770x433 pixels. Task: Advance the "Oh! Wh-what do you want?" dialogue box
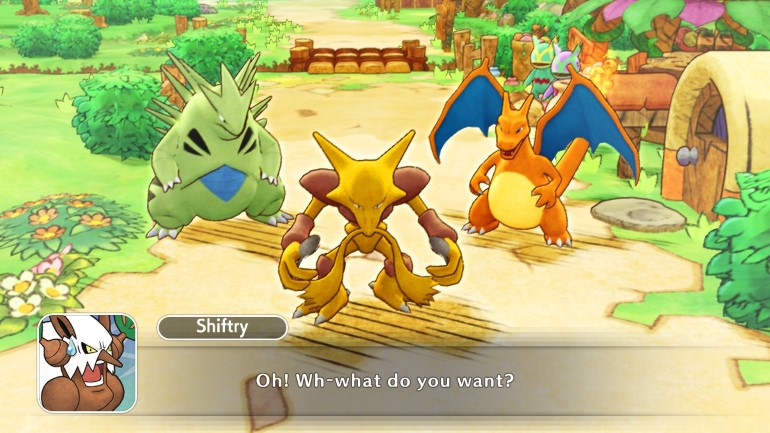coord(385,380)
